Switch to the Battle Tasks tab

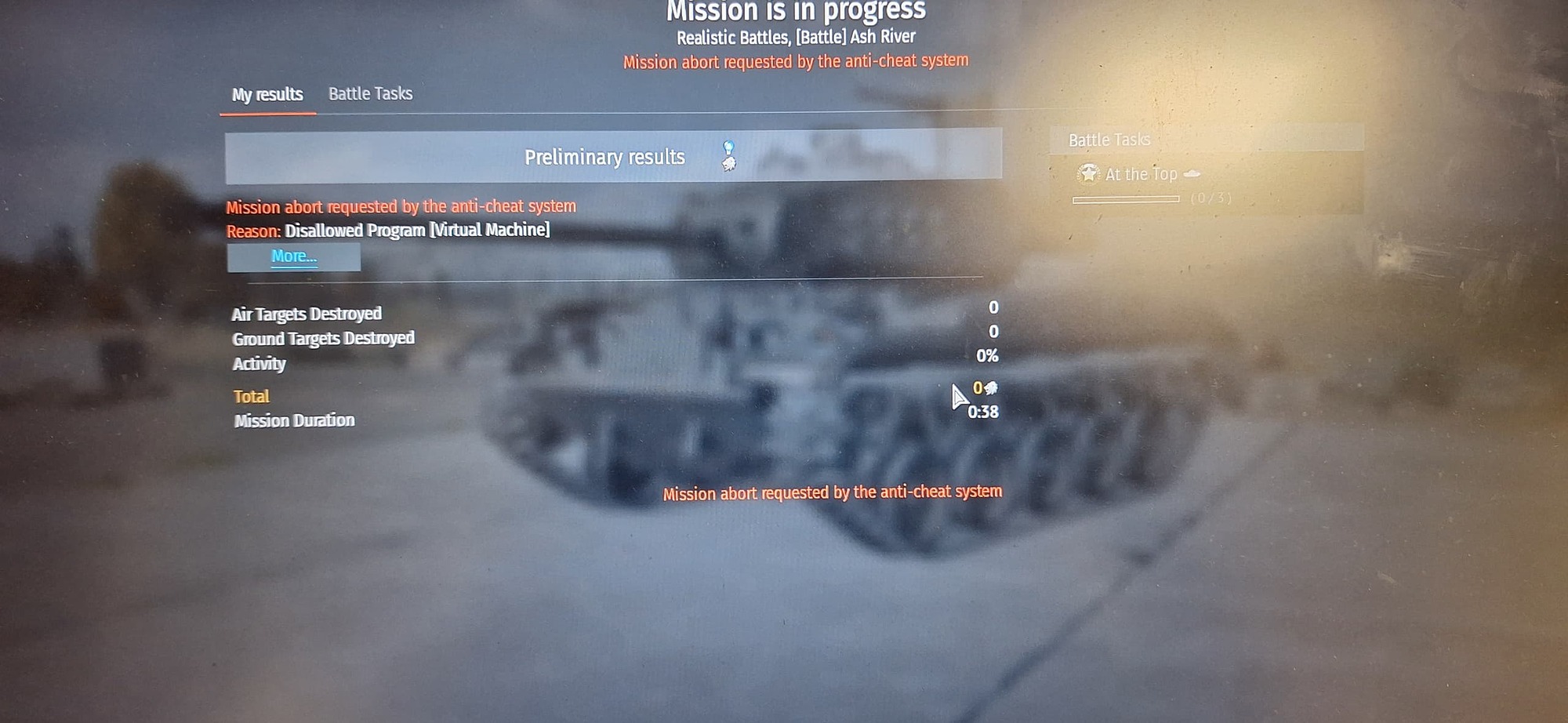click(x=370, y=93)
